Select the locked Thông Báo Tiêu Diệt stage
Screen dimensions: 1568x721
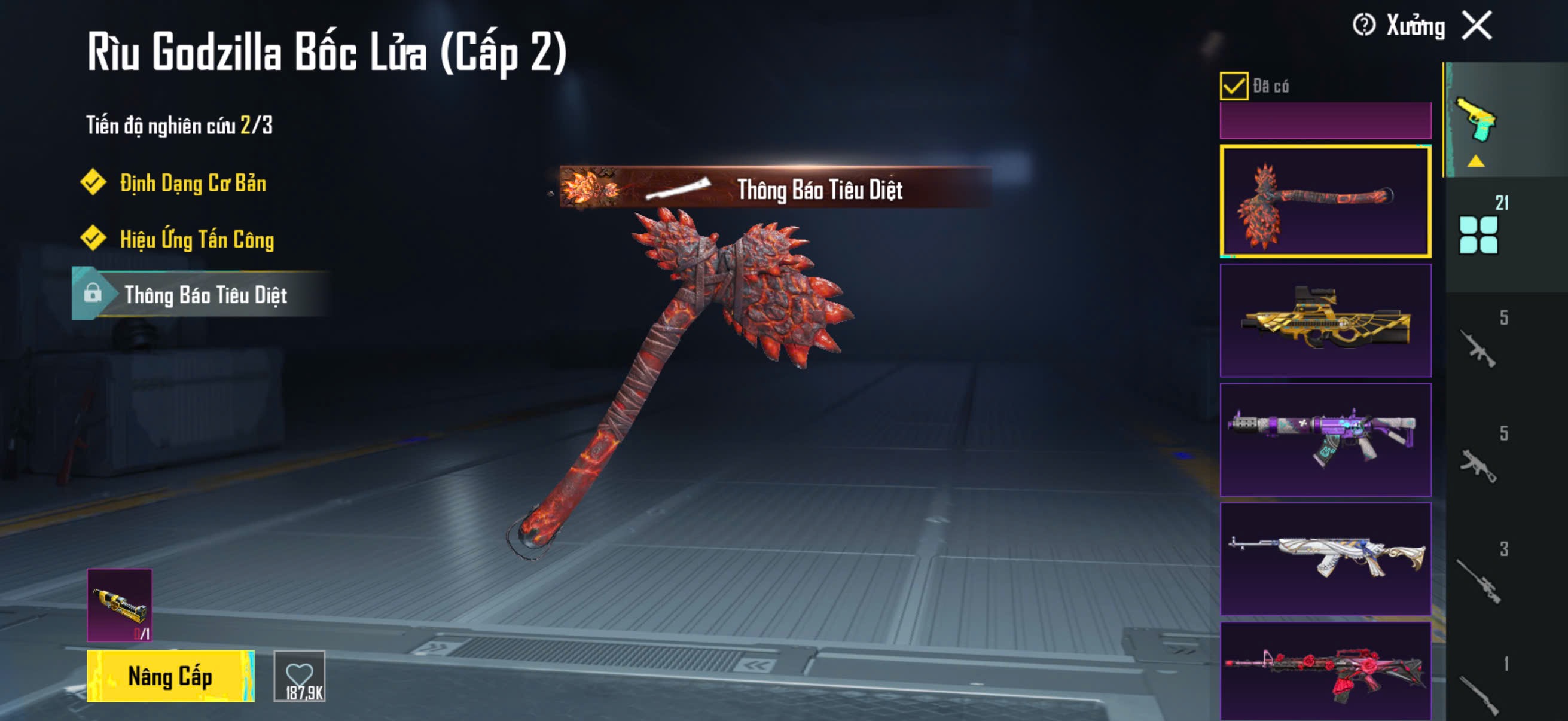(205, 295)
